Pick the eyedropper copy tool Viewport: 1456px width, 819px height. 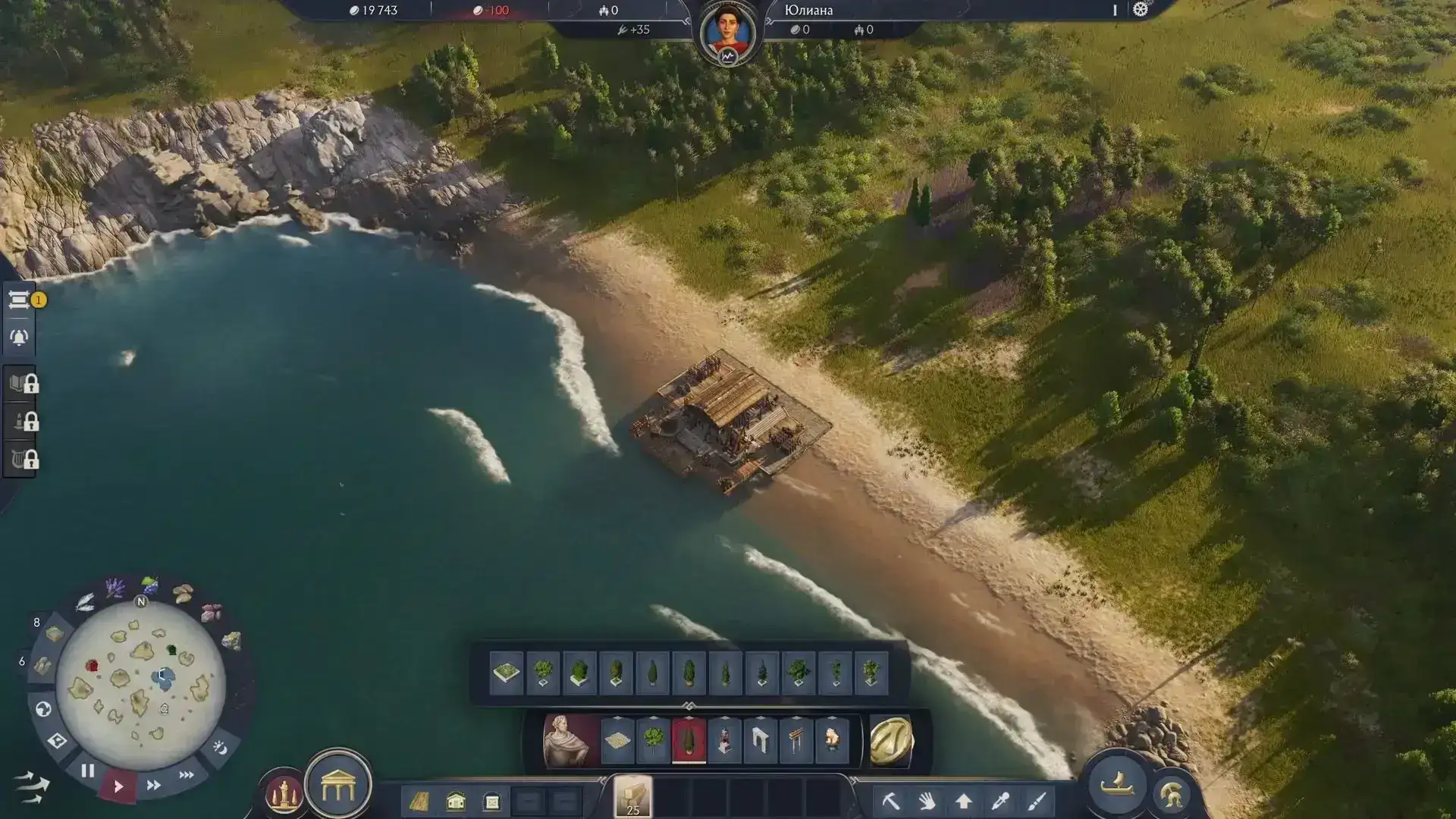pos(1000,801)
